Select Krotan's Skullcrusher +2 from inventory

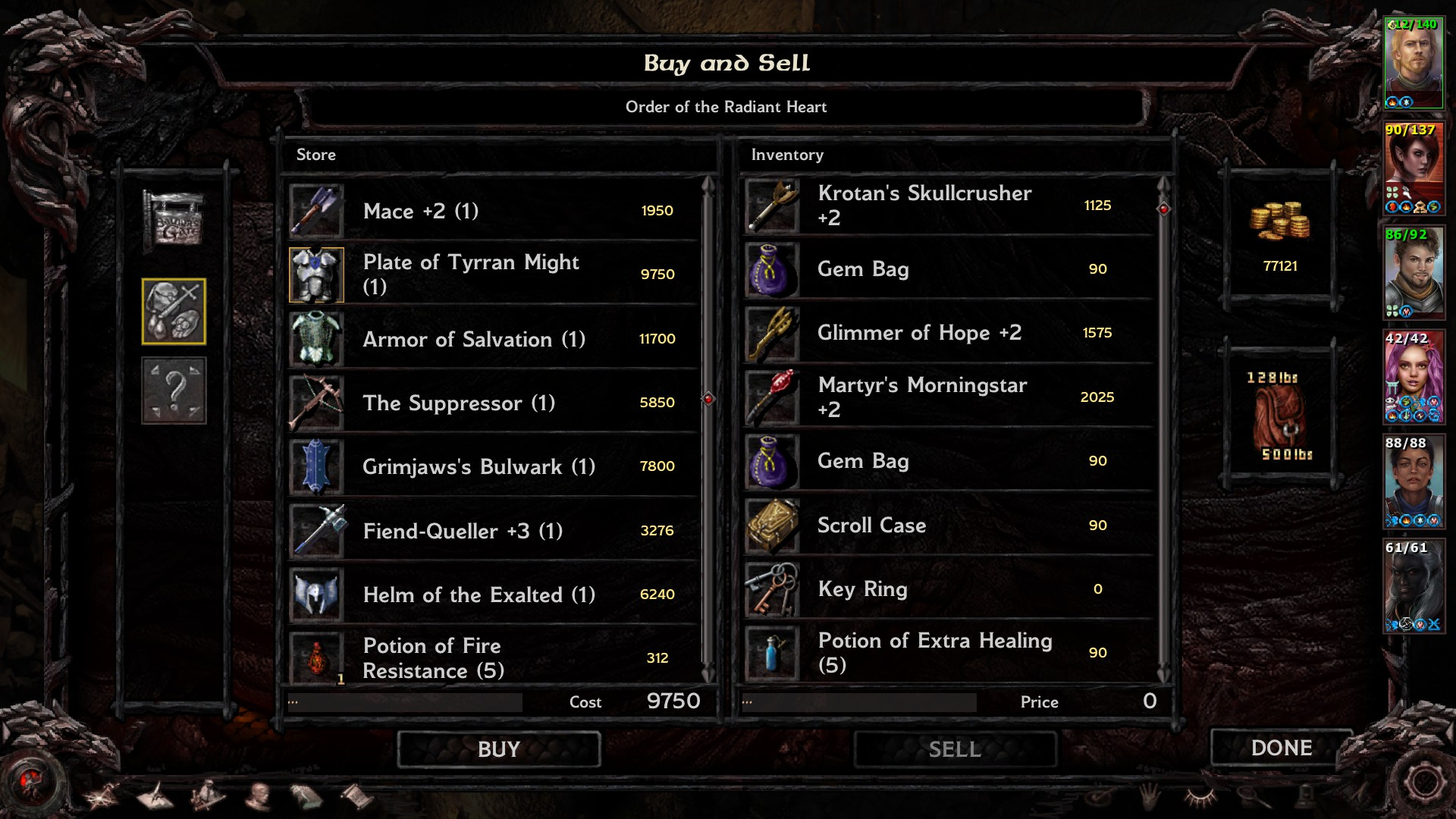coord(948,206)
